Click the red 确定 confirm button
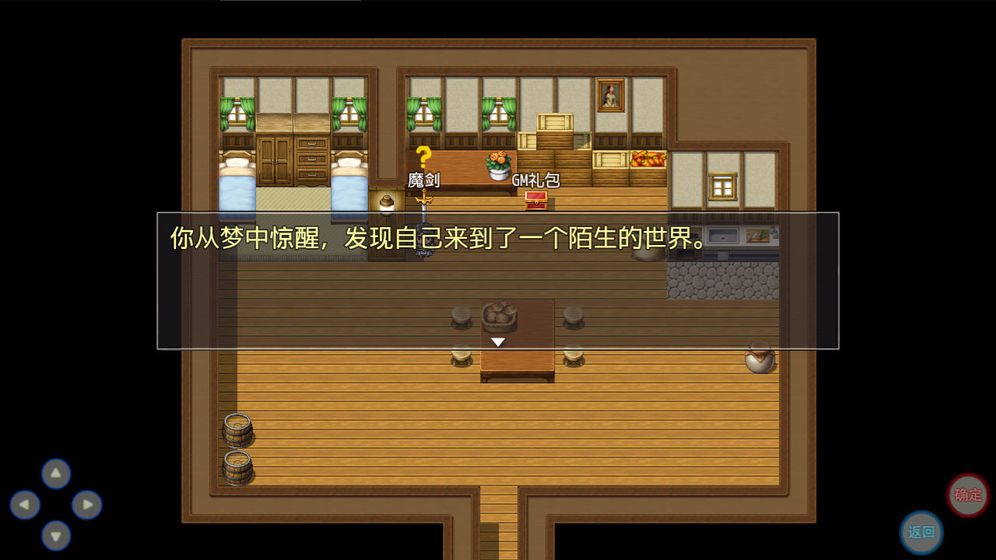 click(x=968, y=495)
